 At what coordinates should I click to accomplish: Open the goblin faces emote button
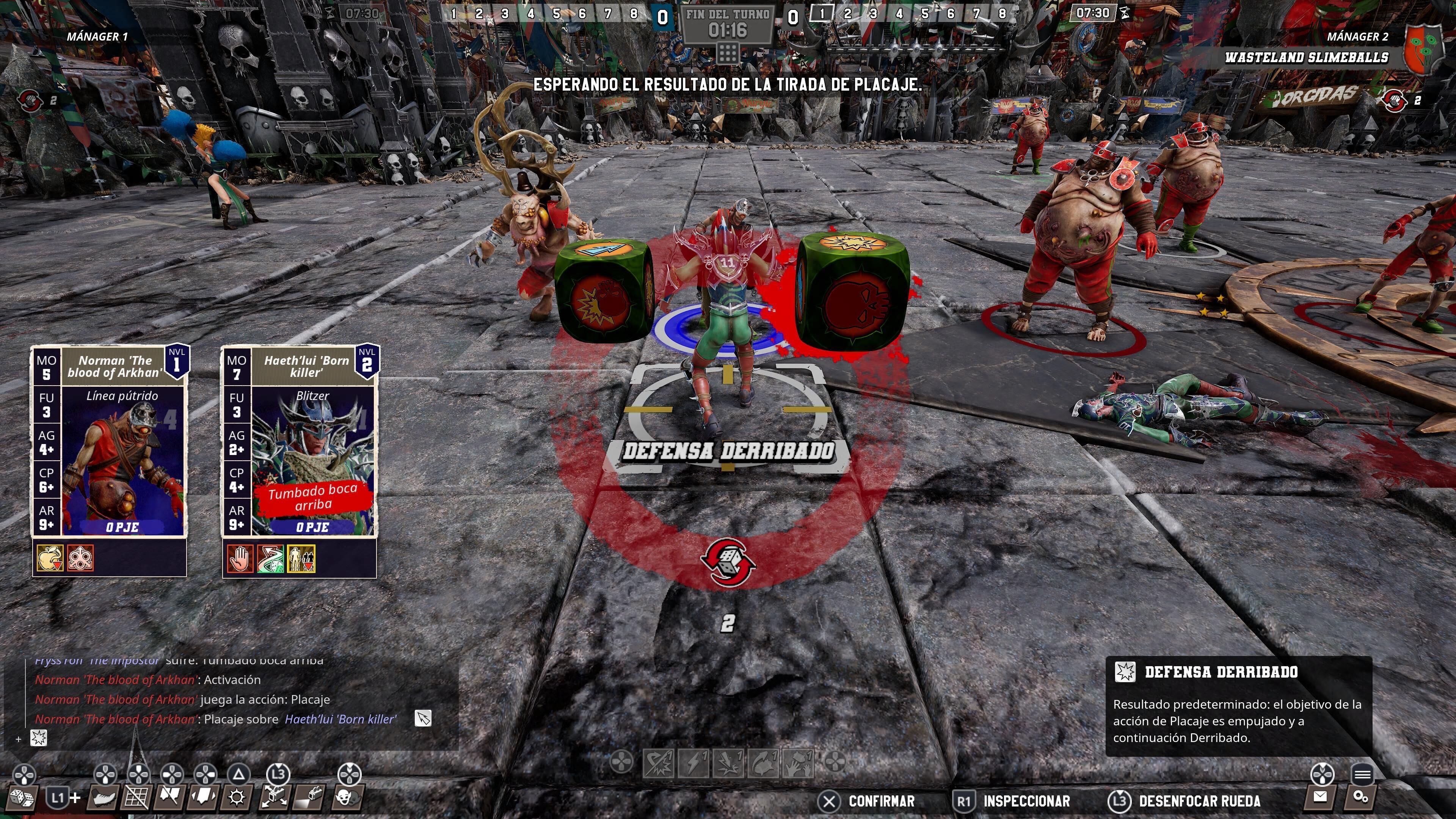pyautogui.click(x=347, y=798)
